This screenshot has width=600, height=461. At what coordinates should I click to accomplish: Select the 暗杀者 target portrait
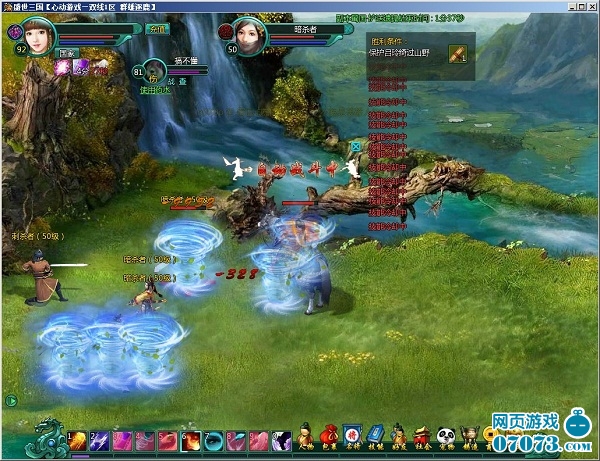(250, 35)
